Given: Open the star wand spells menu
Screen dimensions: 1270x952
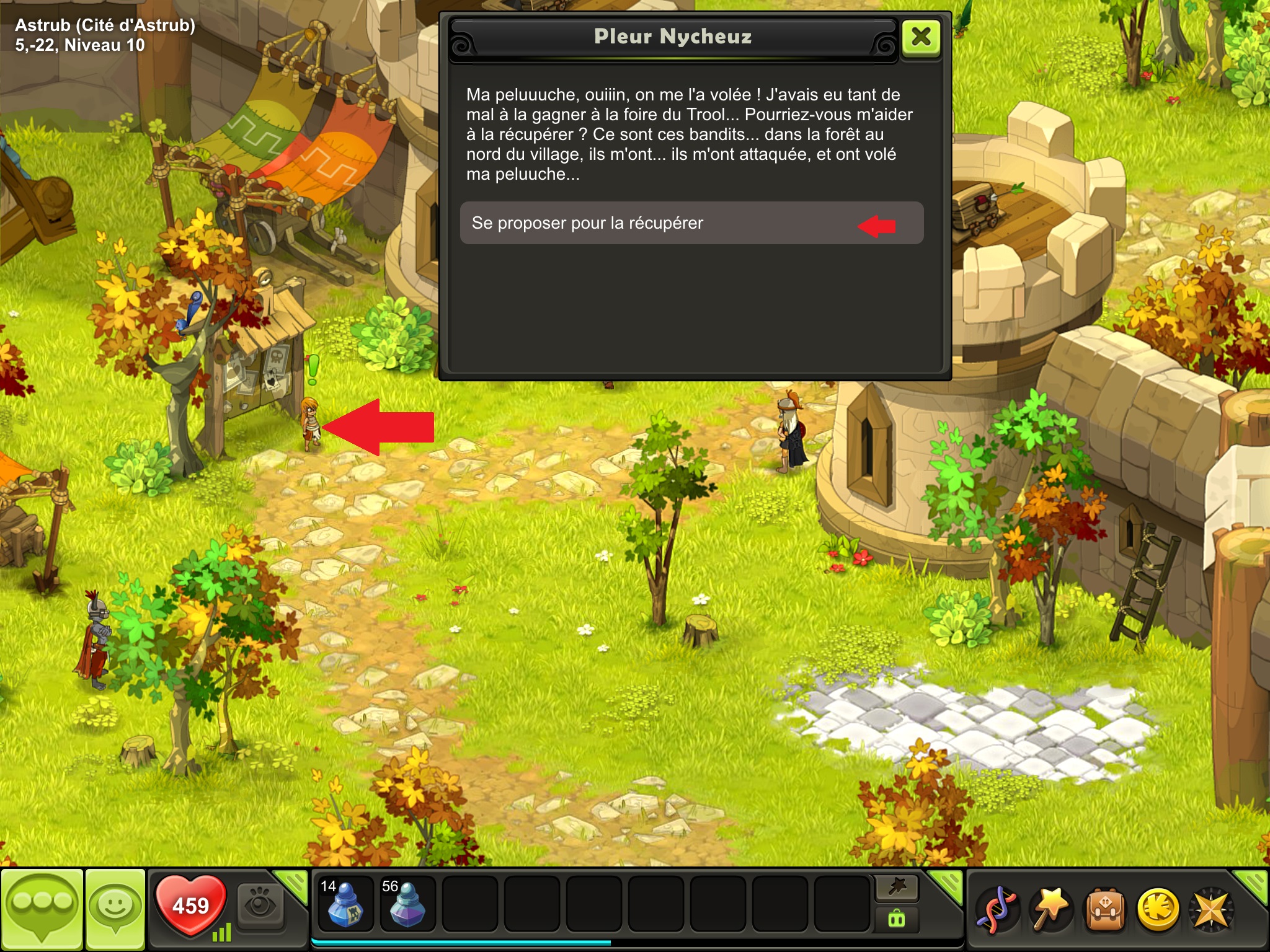Looking at the screenshot, I should point(1049,910).
